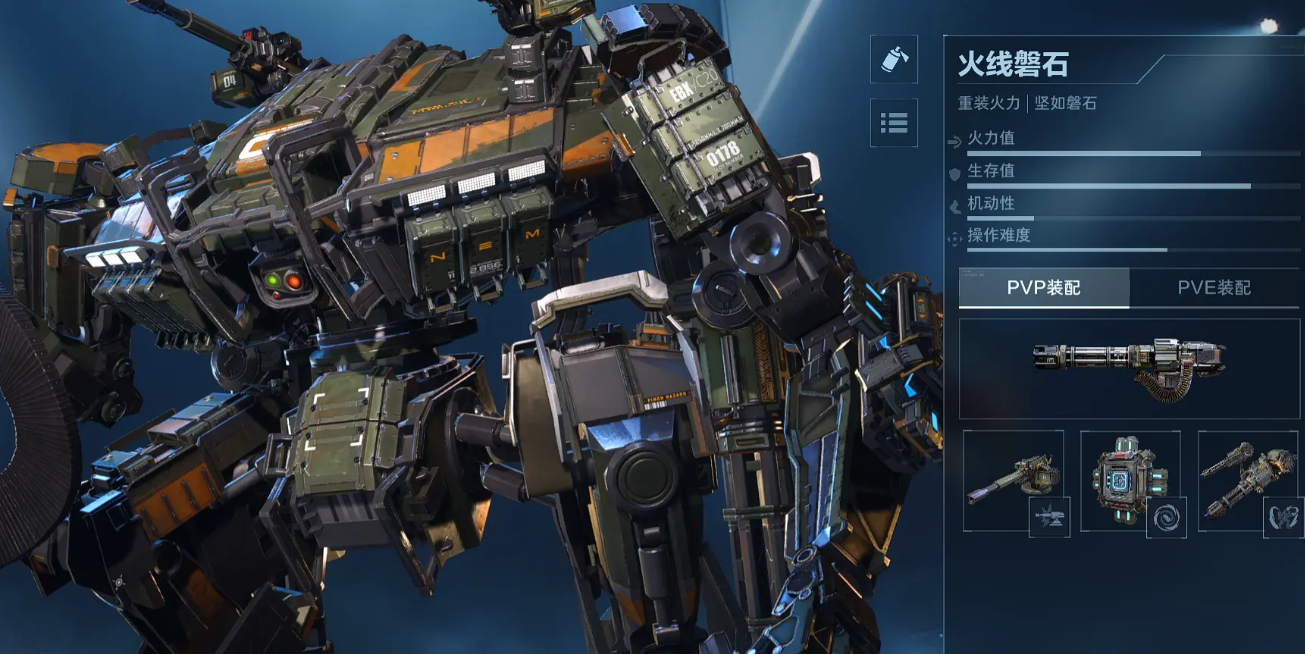Select the mounted turret cannon equipment slot
The width and height of the screenshot is (1305, 654).
click(x=1013, y=480)
